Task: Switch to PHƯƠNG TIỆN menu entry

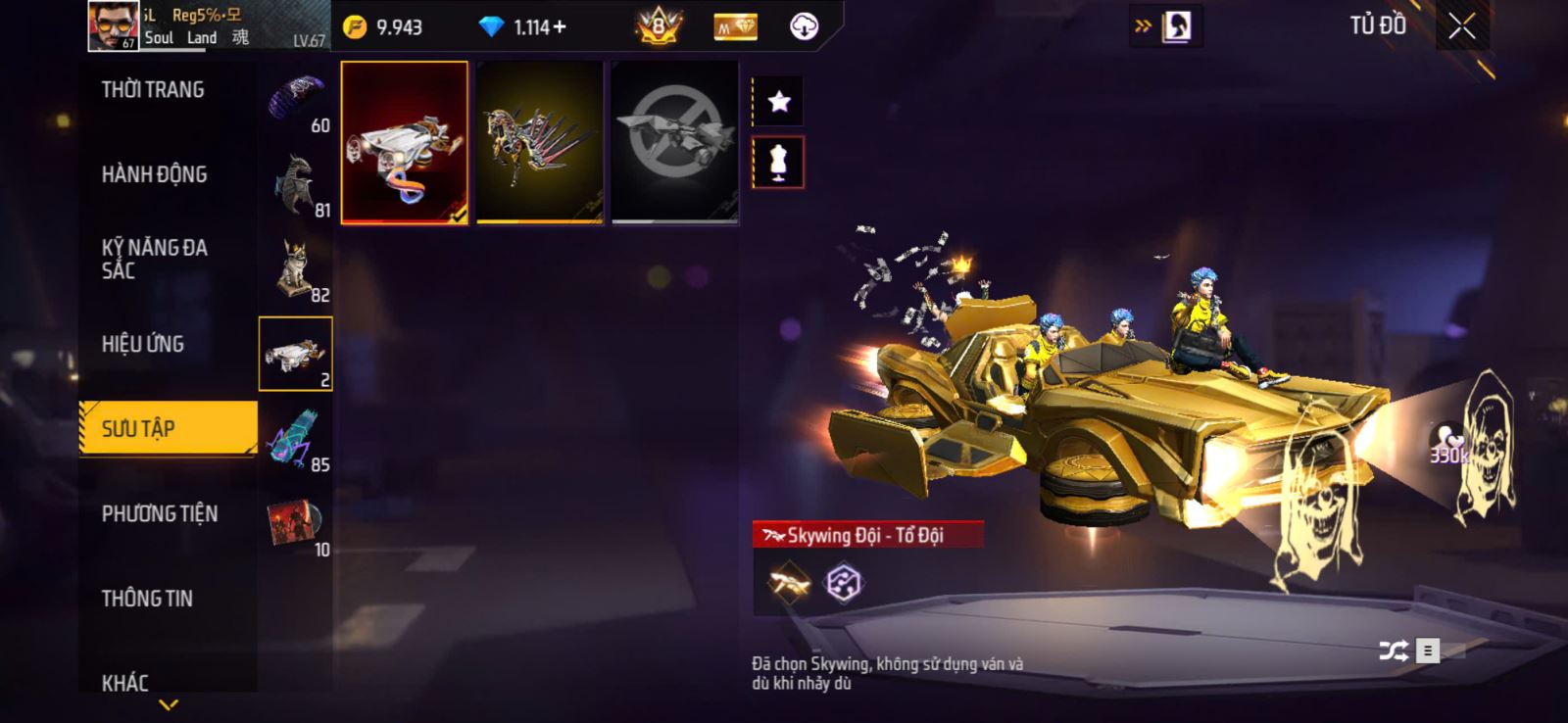Action: [x=160, y=513]
